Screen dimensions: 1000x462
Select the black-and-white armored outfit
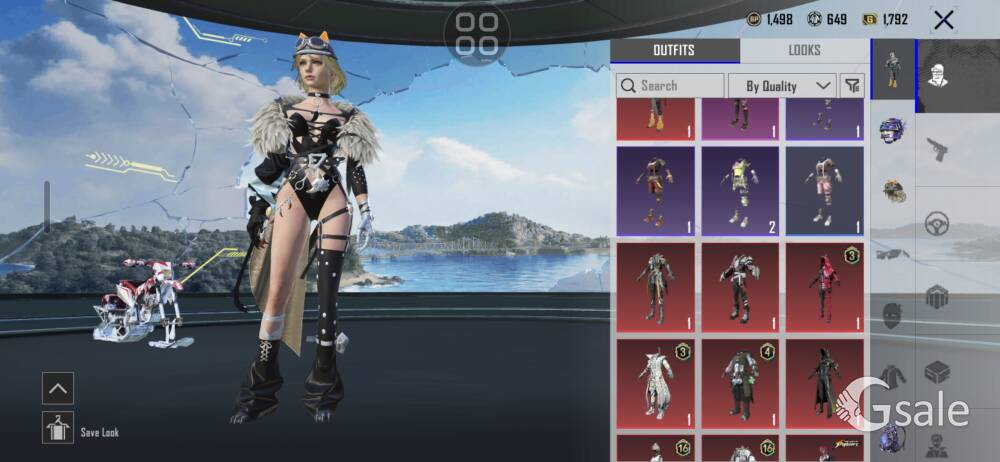tap(739, 287)
